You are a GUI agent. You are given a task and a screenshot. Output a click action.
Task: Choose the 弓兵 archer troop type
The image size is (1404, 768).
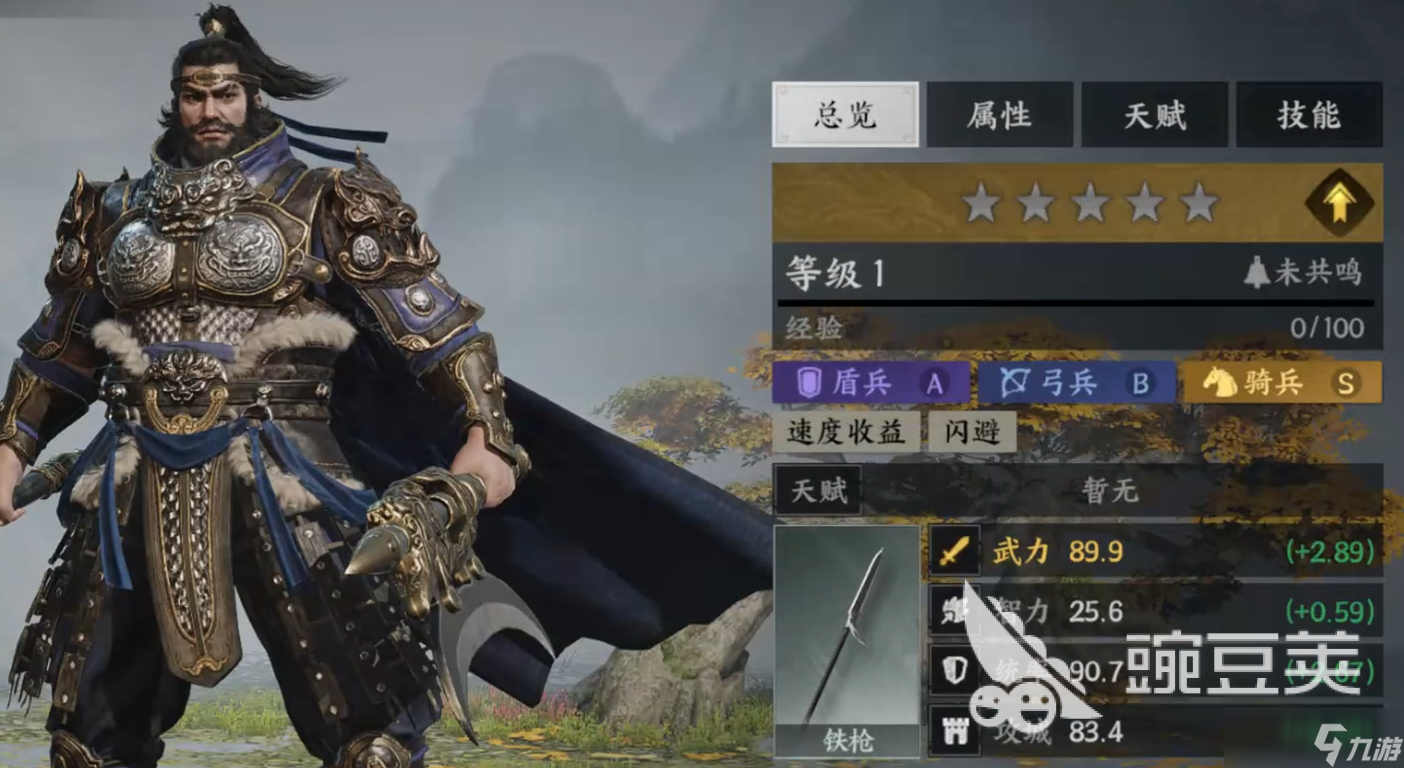click(x=1076, y=383)
